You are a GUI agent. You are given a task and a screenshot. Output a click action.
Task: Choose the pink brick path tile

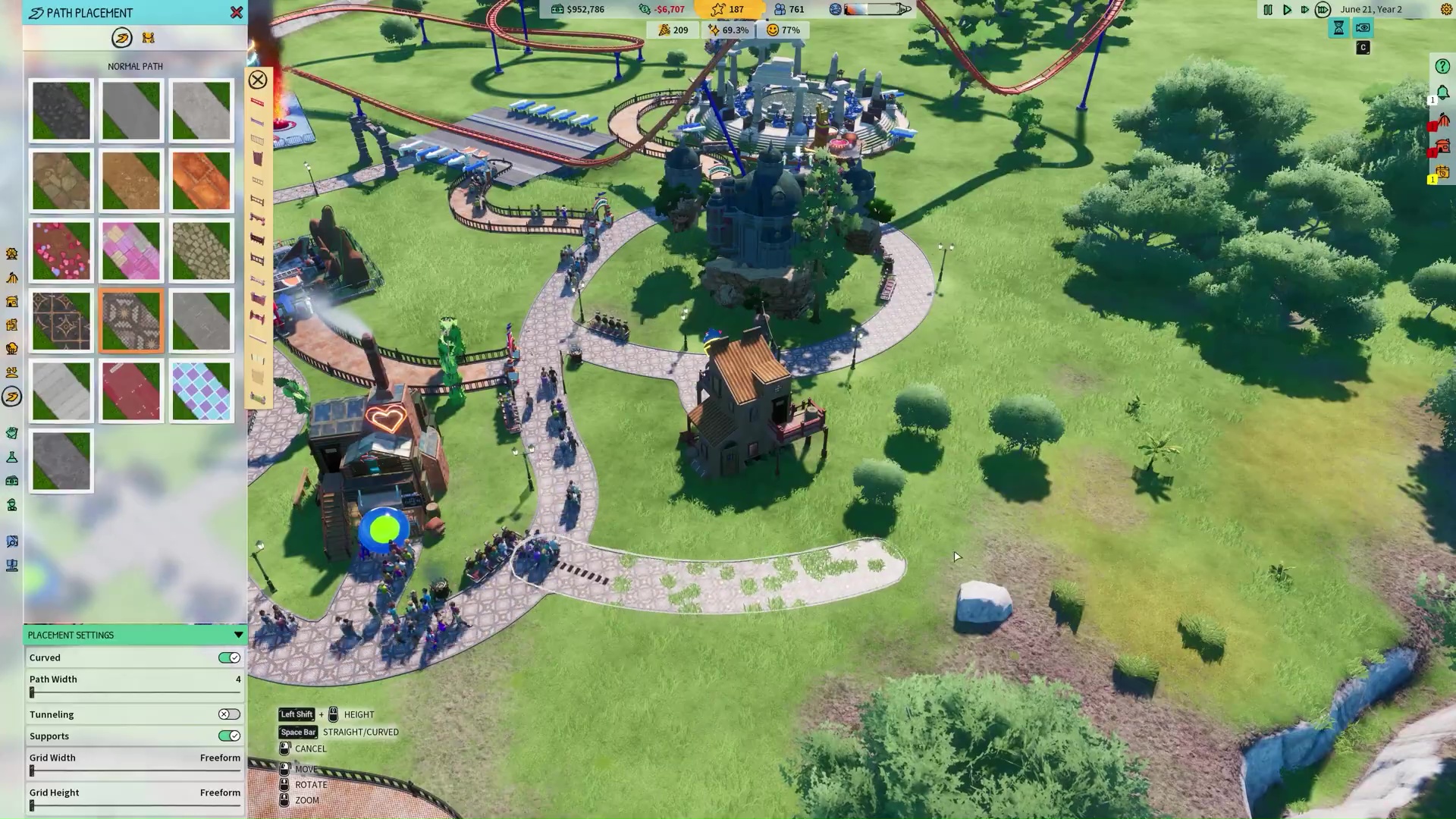point(131,251)
